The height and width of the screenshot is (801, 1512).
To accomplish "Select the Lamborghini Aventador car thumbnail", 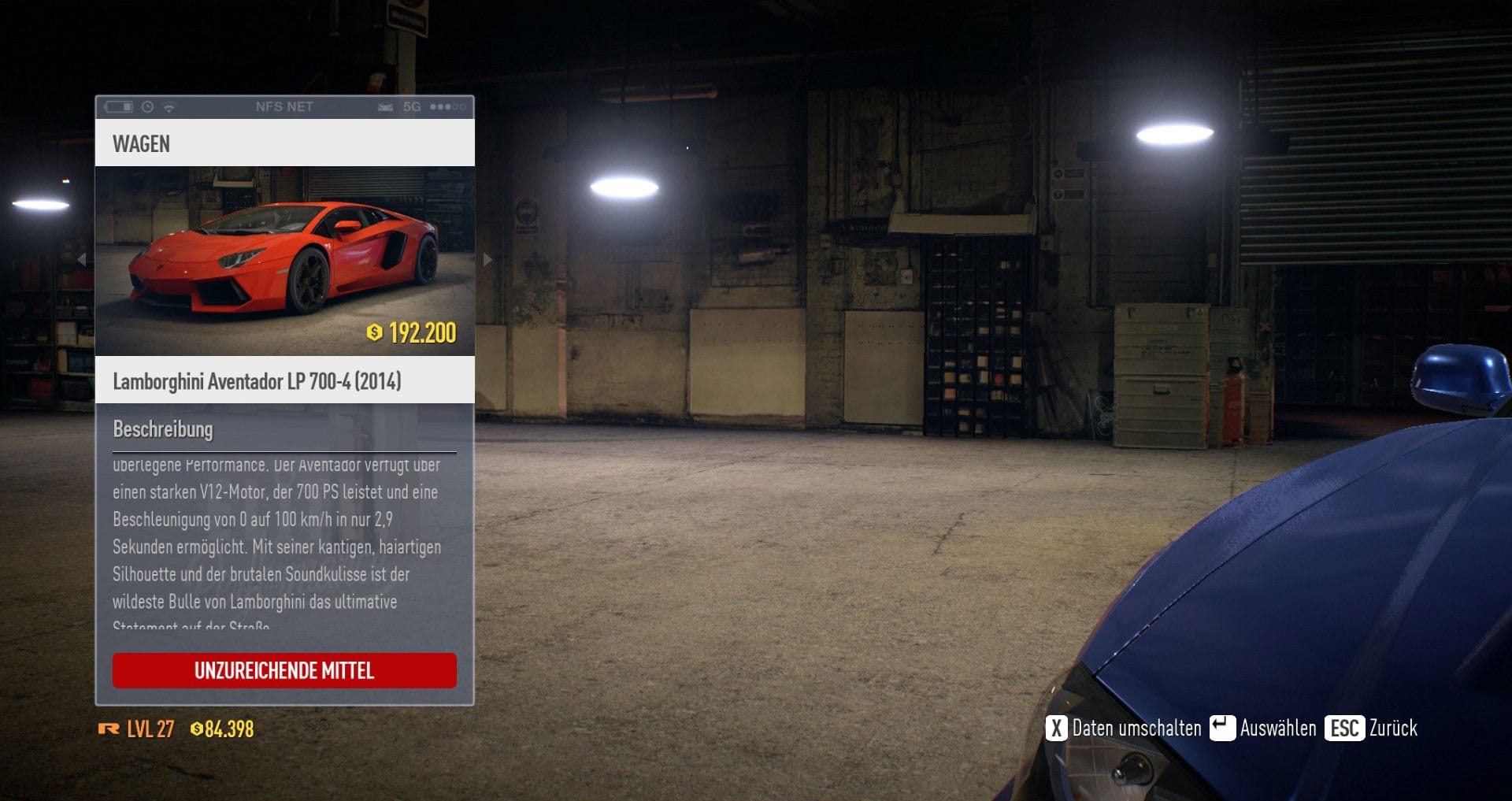I will tap(284, 260).
